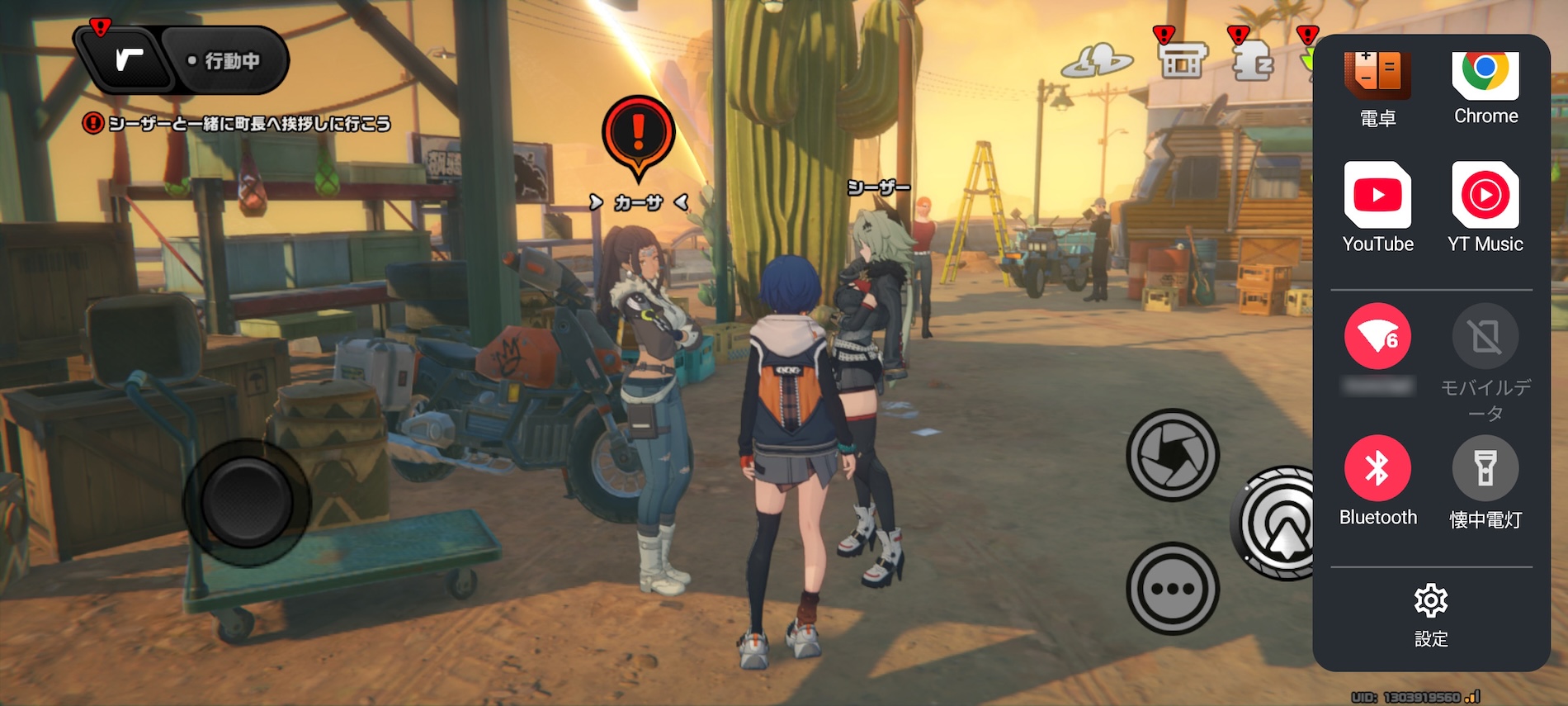The image size is (1568, 706).
Task: Tap the quick-menu button beside 行動中
Action: (128, 59)
